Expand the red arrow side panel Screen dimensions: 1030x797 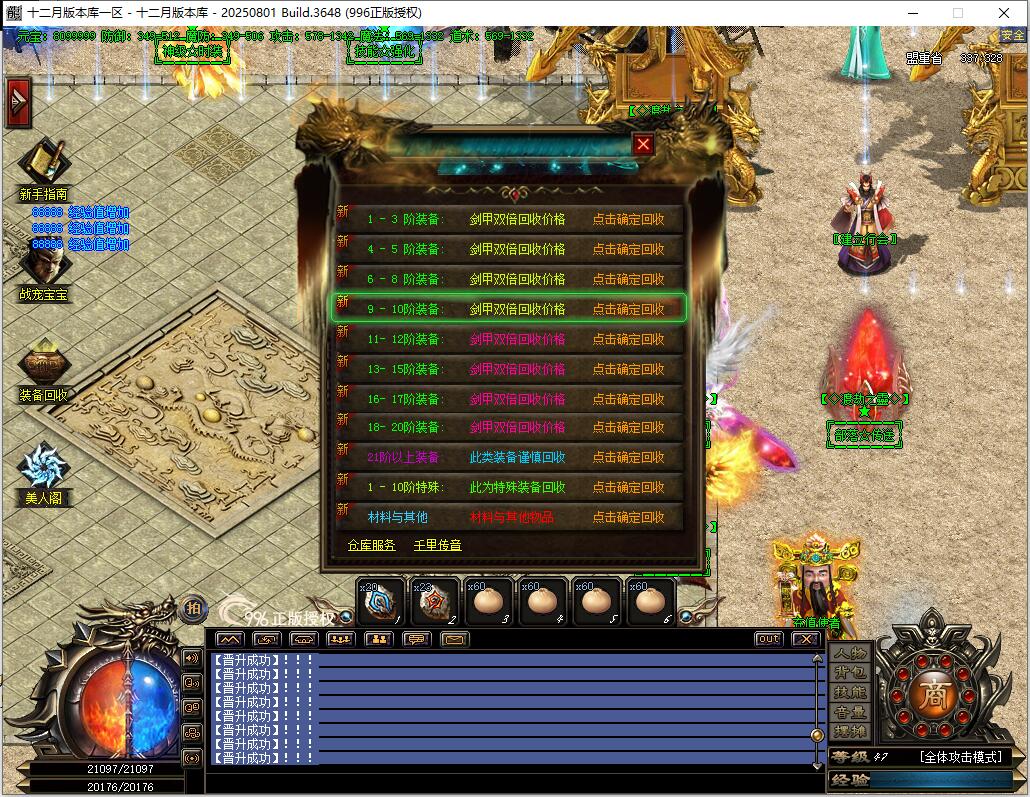[x=17, y=103]
